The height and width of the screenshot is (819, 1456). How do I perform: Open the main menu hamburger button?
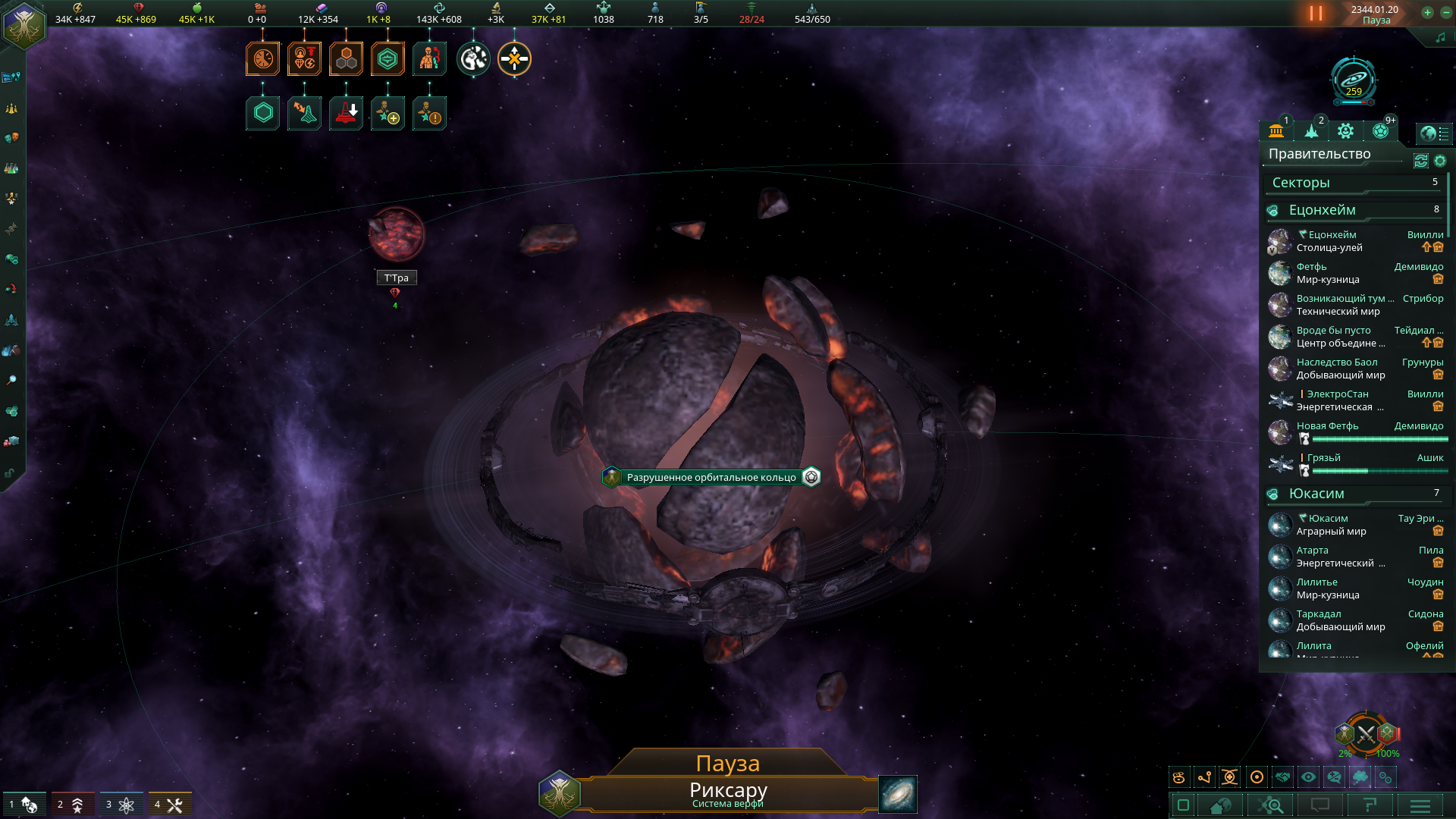(1420, 805)
